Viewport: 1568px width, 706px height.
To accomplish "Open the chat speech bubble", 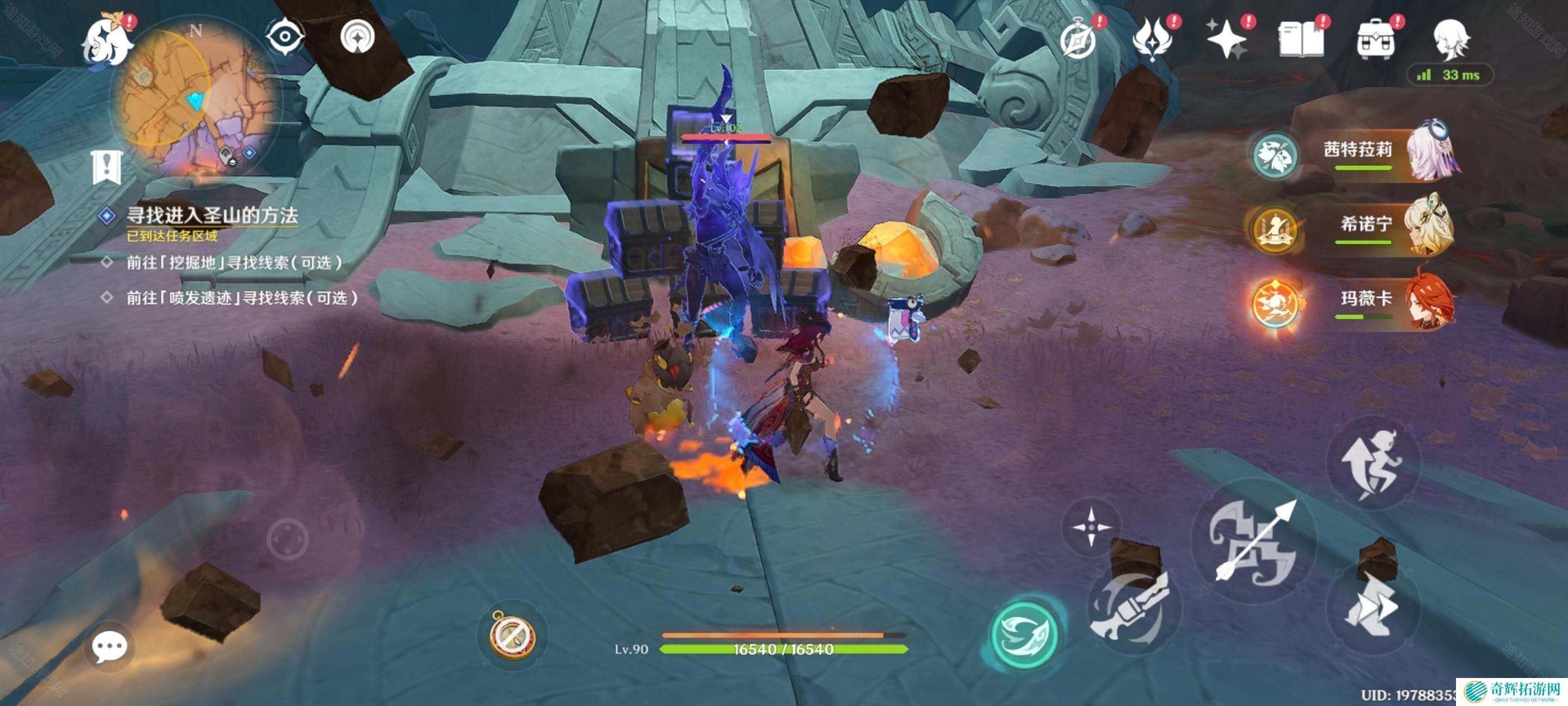I will [x=110, y=647].
